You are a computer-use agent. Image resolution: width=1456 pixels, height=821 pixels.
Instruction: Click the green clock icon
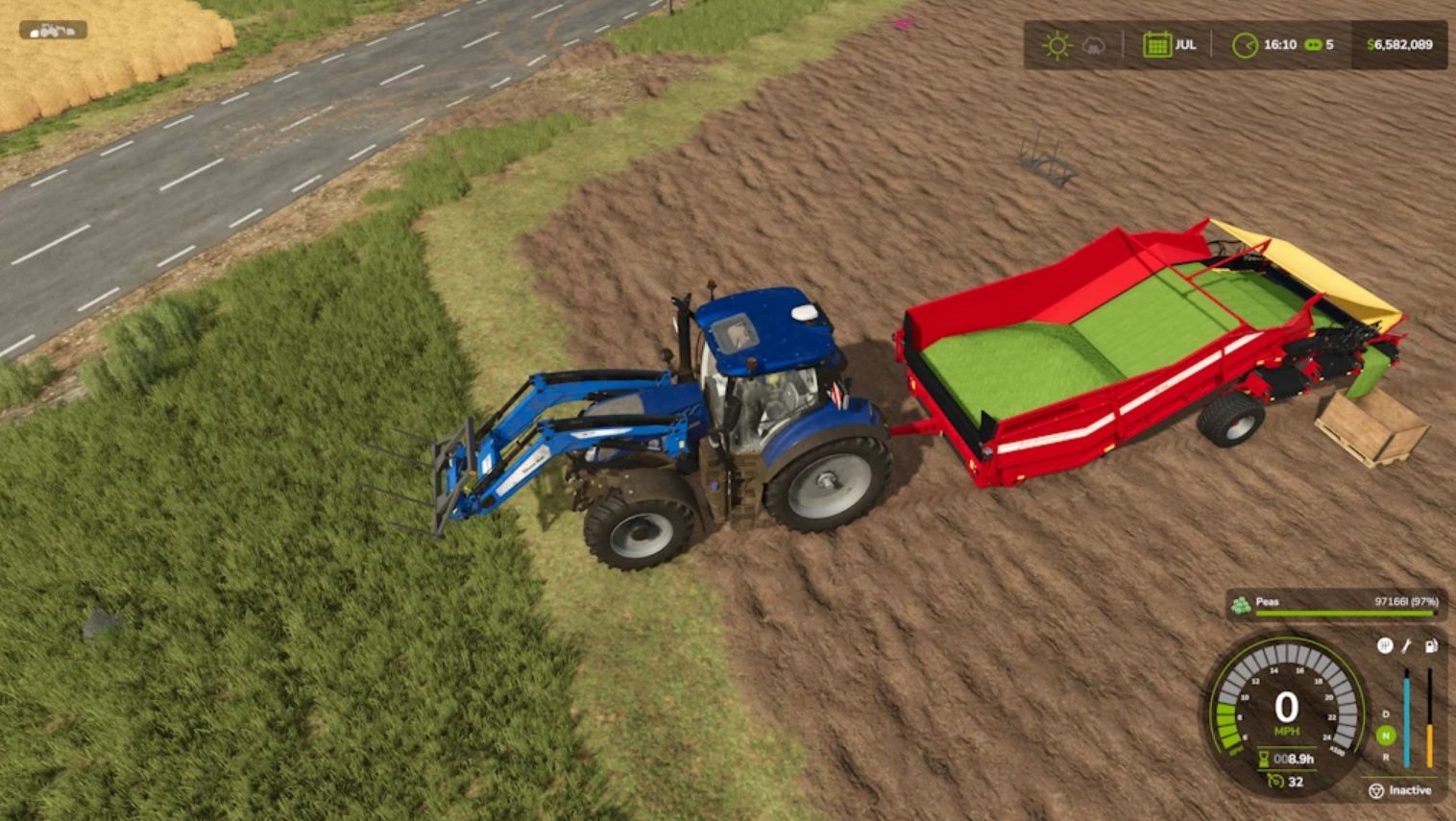1245,45
